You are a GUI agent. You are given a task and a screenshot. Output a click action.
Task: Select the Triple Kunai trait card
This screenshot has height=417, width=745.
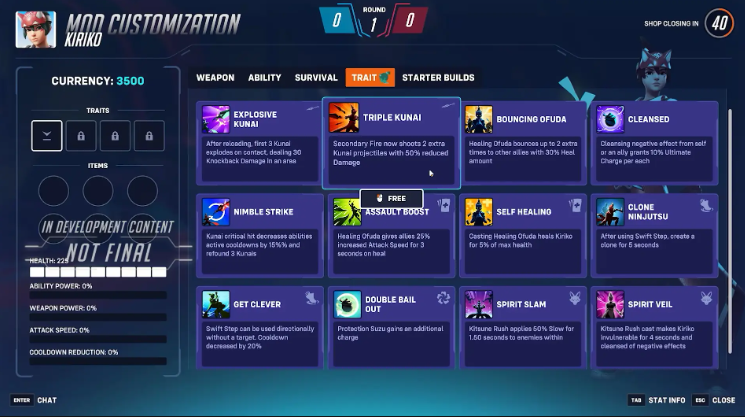(391, 143)
